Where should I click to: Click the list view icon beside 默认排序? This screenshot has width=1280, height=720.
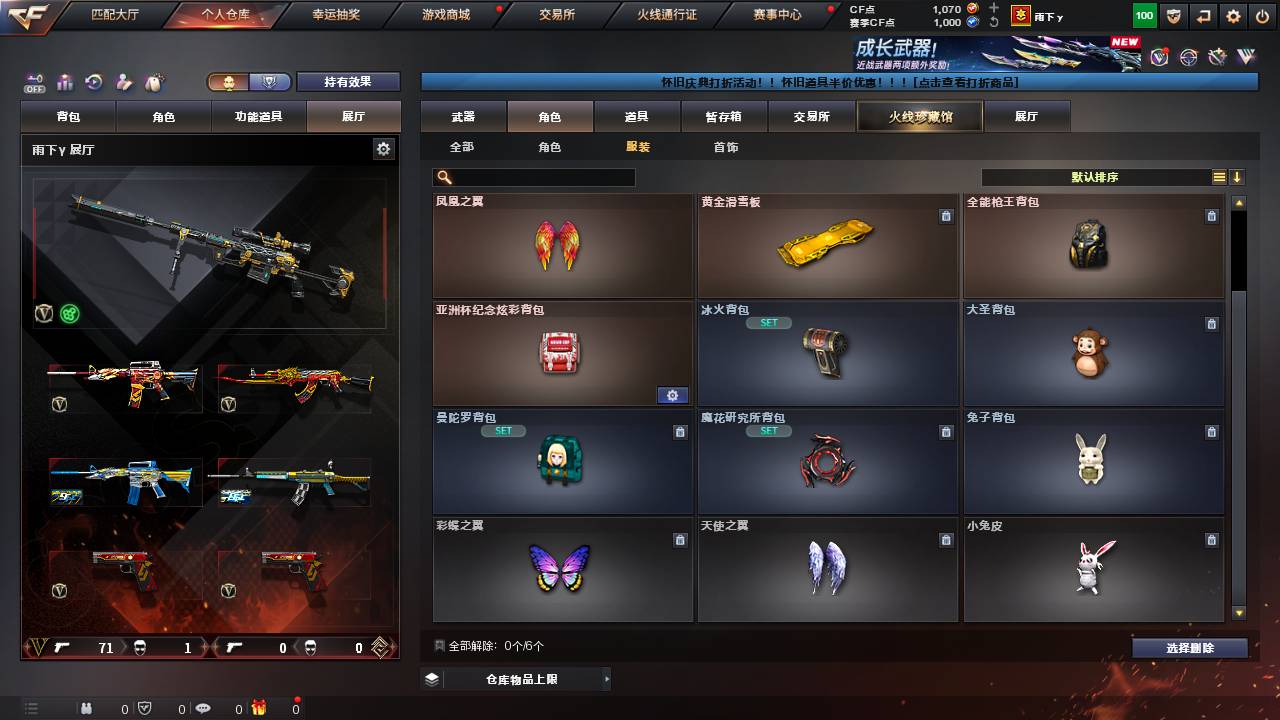(1217, 176)
